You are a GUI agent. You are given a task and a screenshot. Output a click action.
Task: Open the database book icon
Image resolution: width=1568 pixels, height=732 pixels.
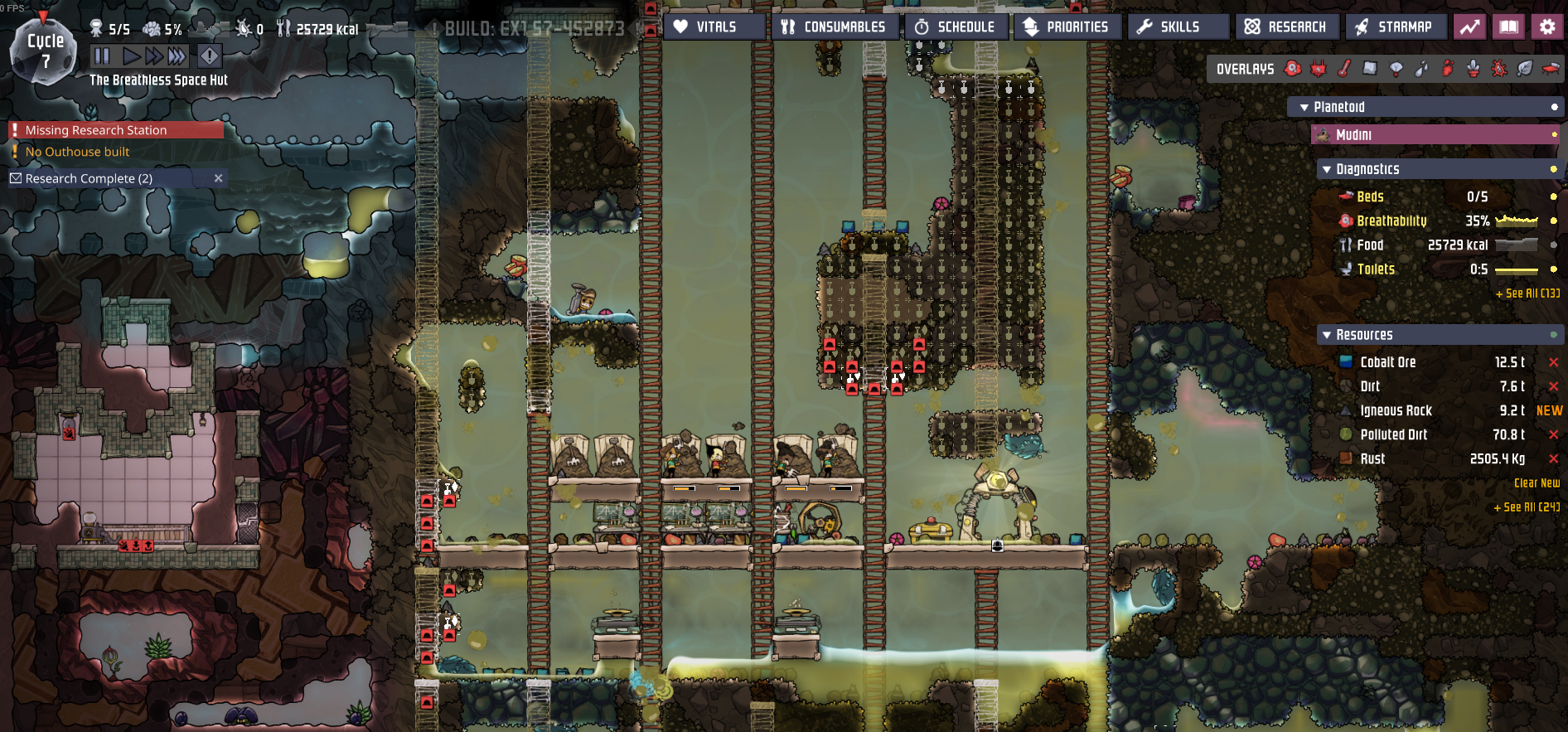(1509, 27)
